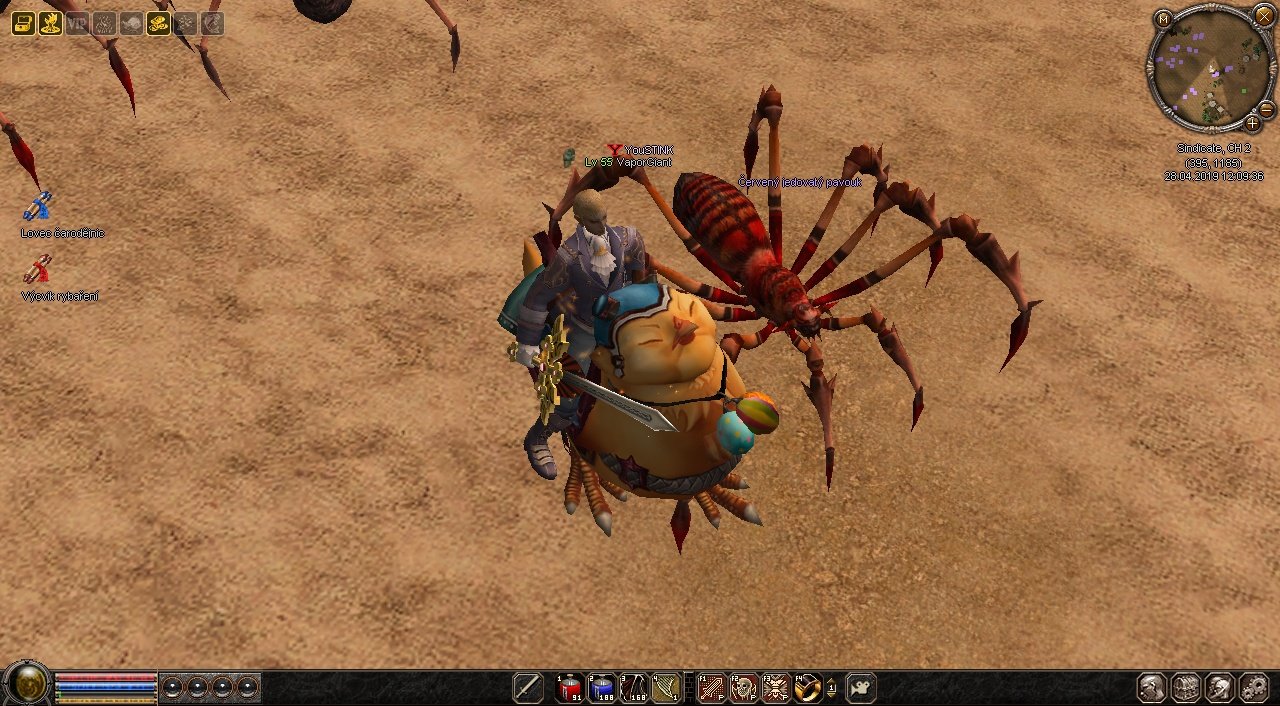1280x706 pixels.
Task: Use the scroll item in slot 4
Action: [x=665, y=688]
